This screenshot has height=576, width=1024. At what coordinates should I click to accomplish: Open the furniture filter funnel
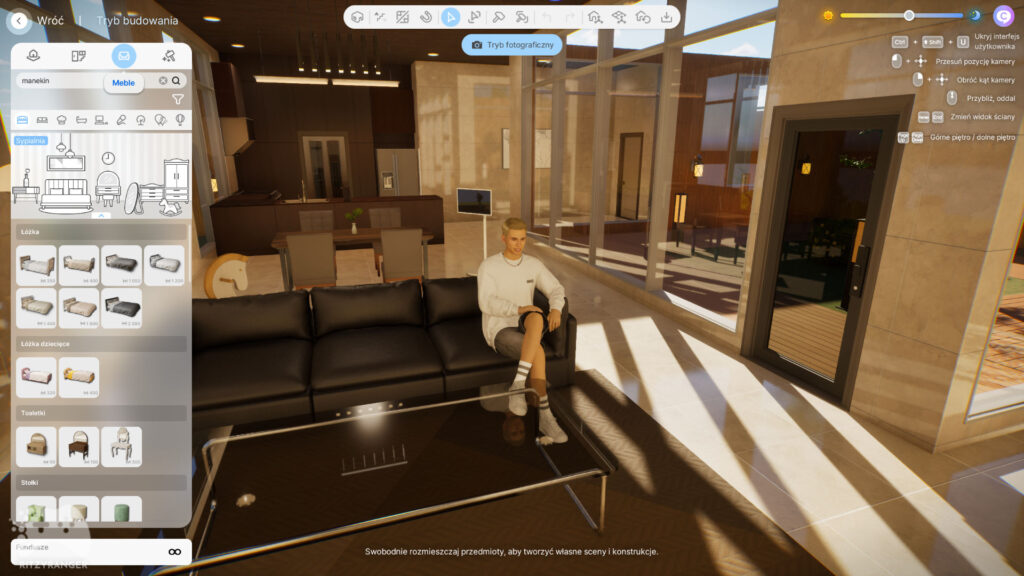(178, 99)
